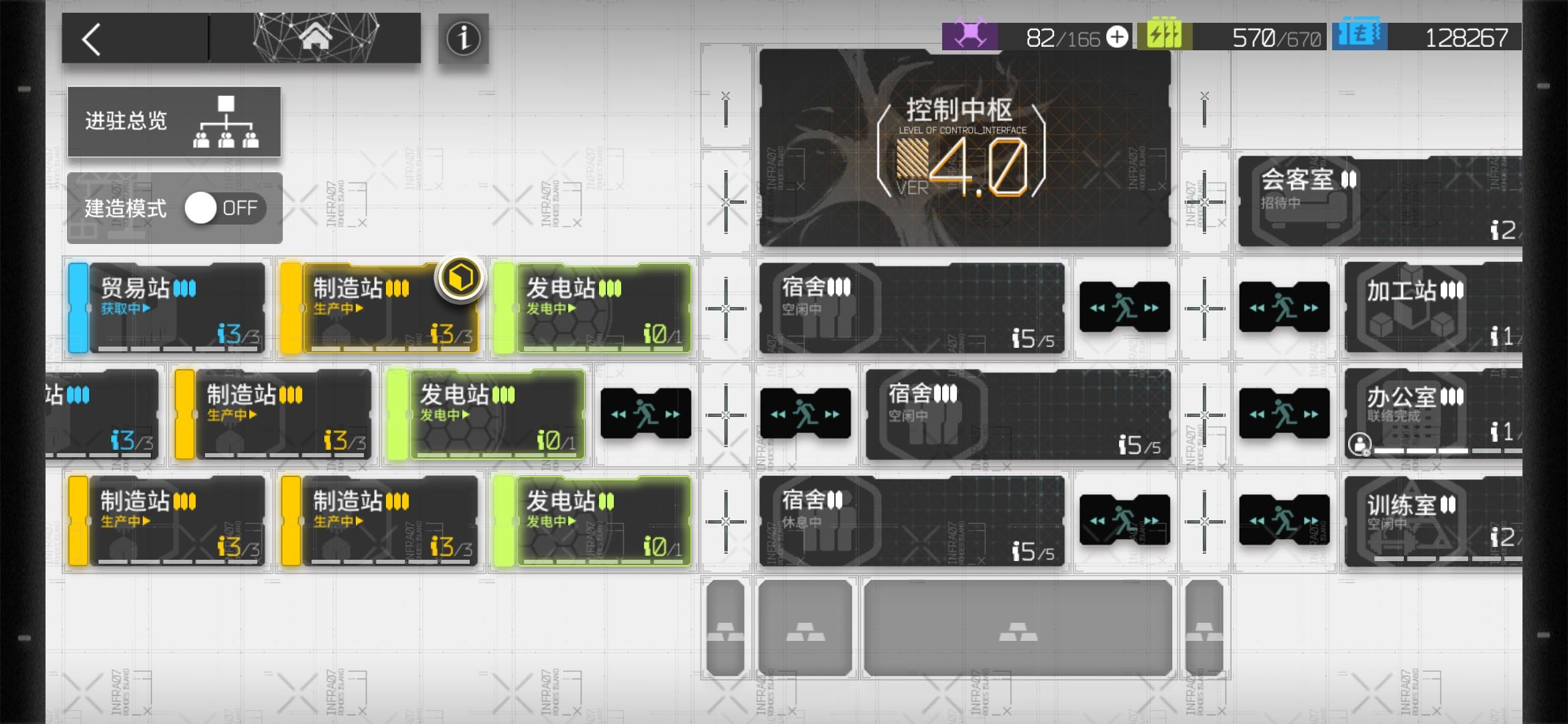Open the 进驻总览 overview panel
Screen dimensions: 1568x724
[174, 121]
